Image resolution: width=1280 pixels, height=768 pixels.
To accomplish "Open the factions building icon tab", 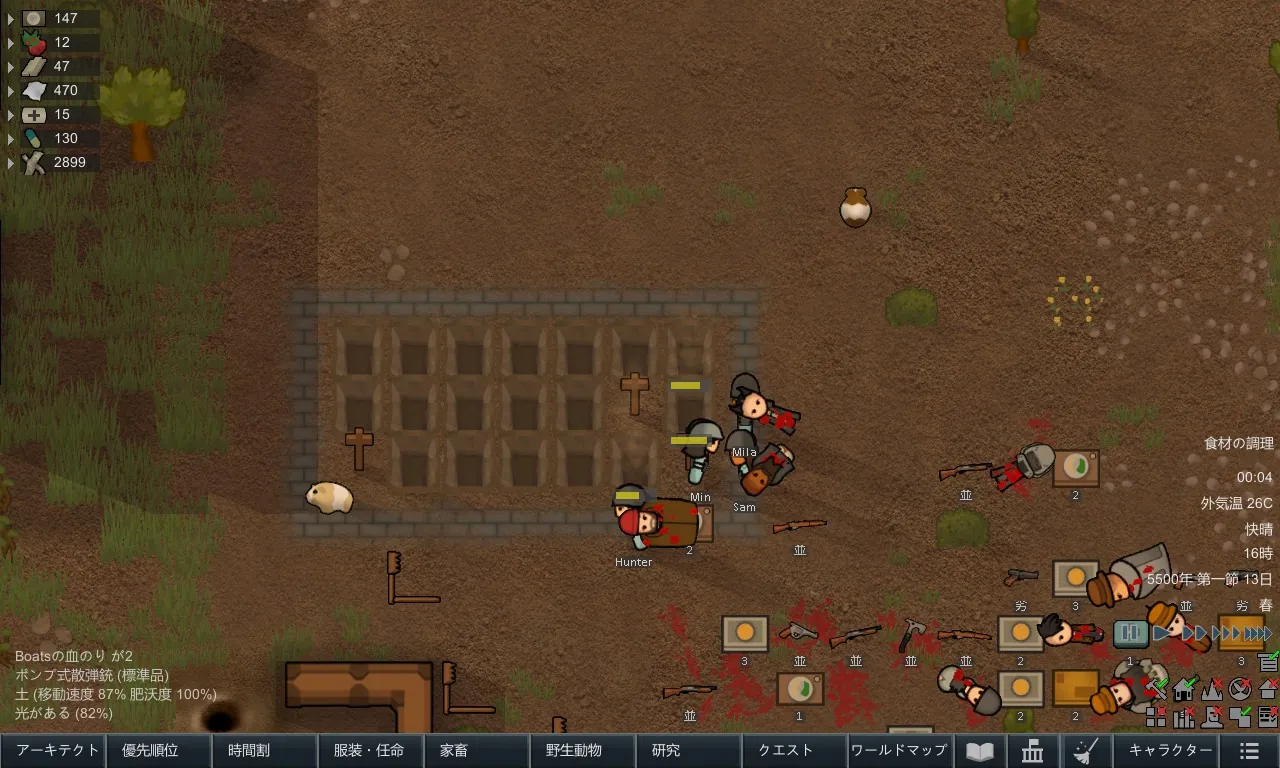I will [1032, 751].
